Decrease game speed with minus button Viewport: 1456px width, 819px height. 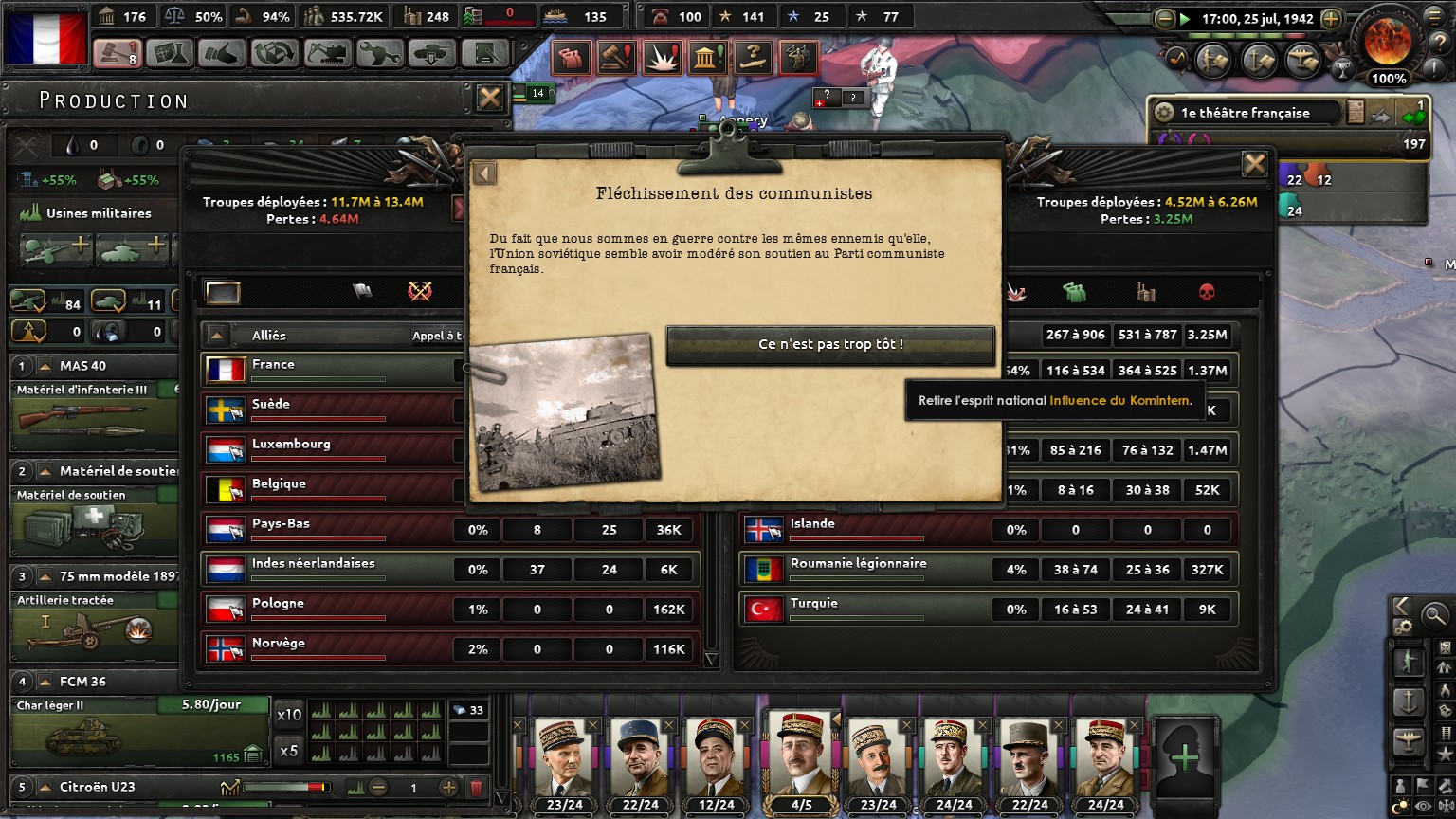pos(1165,19)
